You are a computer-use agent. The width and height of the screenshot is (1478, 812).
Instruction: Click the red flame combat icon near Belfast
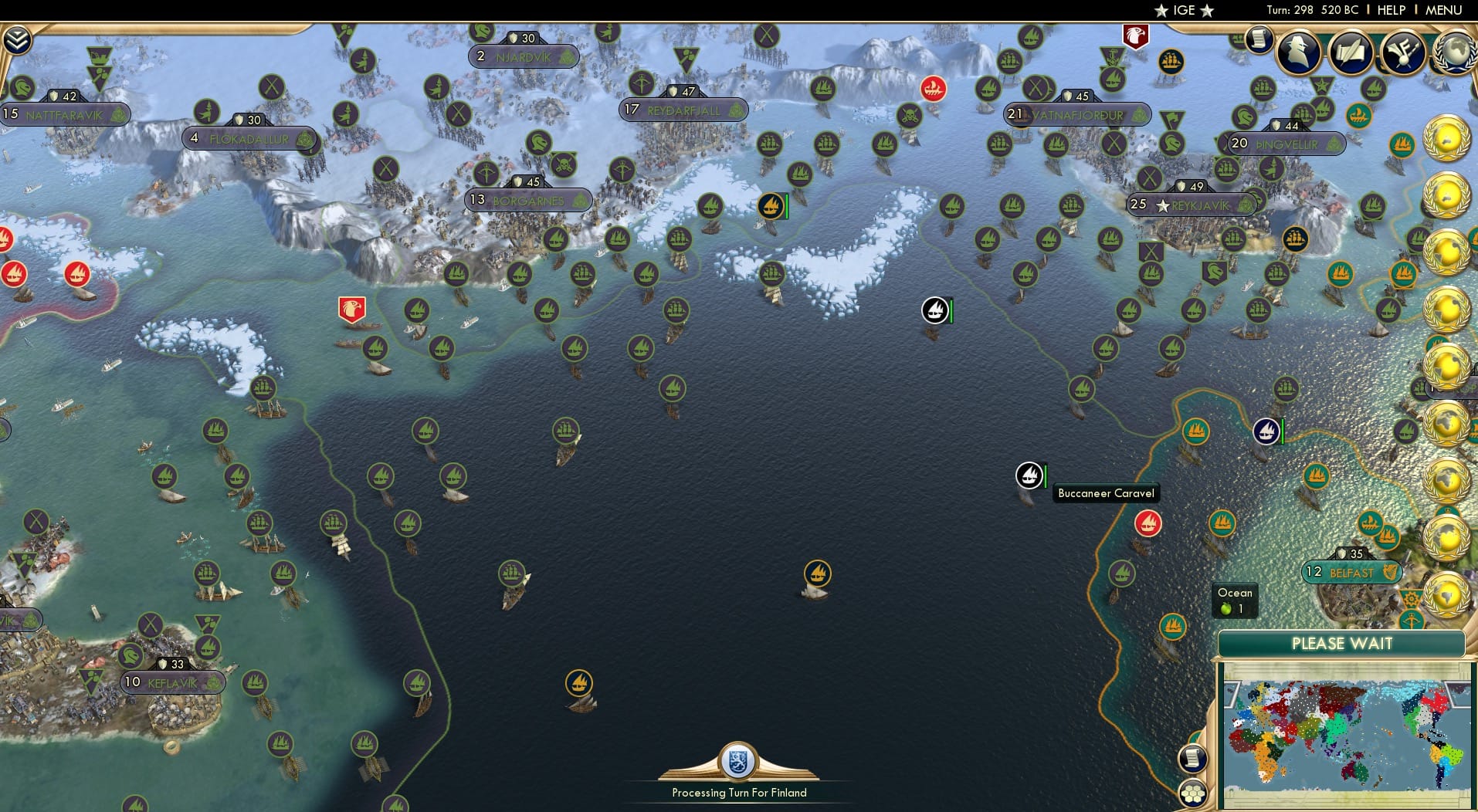1148,523
